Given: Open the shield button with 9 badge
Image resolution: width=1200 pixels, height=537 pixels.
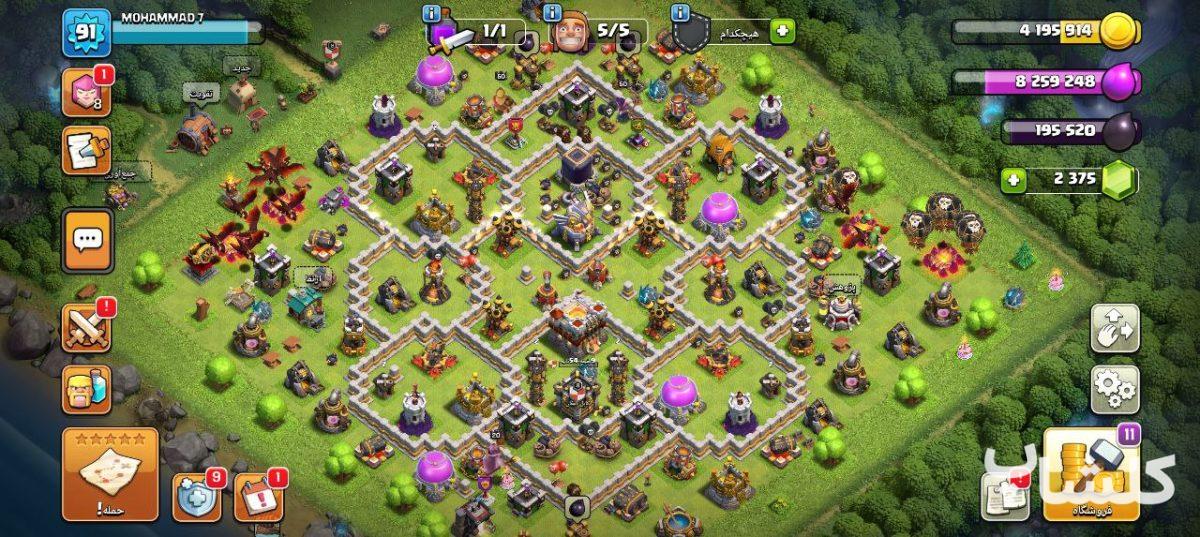Looking at the screenshot, I should point(196,497).
